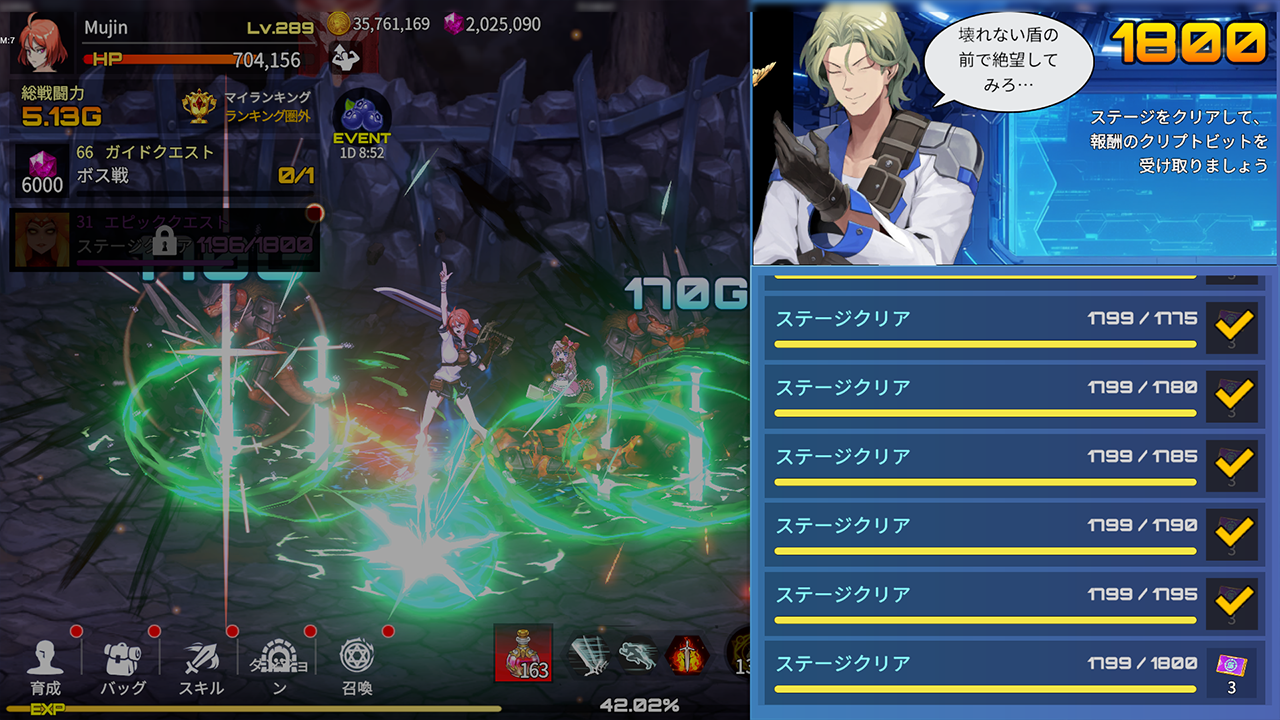This screenshot has height=720, width=1280.
Task: Open Mujin's character portrait
Action: 43,44
